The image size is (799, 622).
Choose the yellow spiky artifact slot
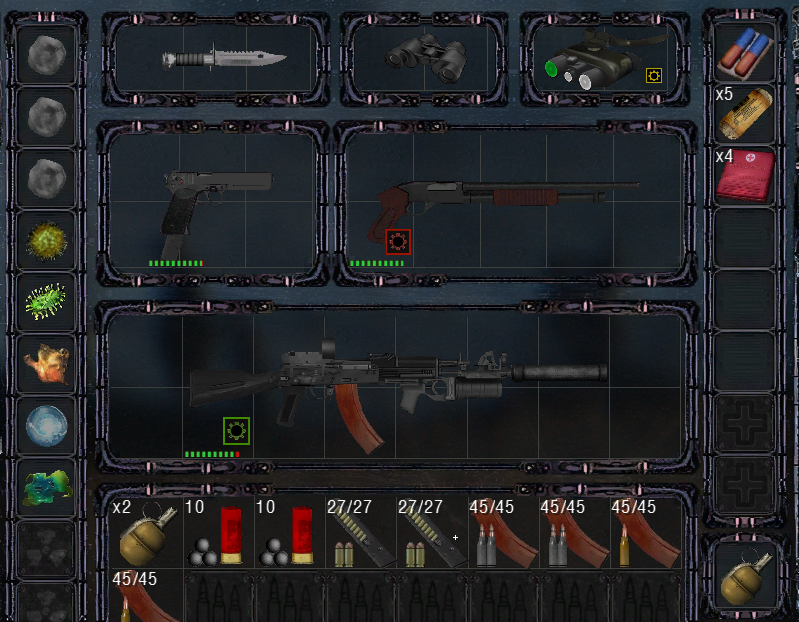coord(48,240)
